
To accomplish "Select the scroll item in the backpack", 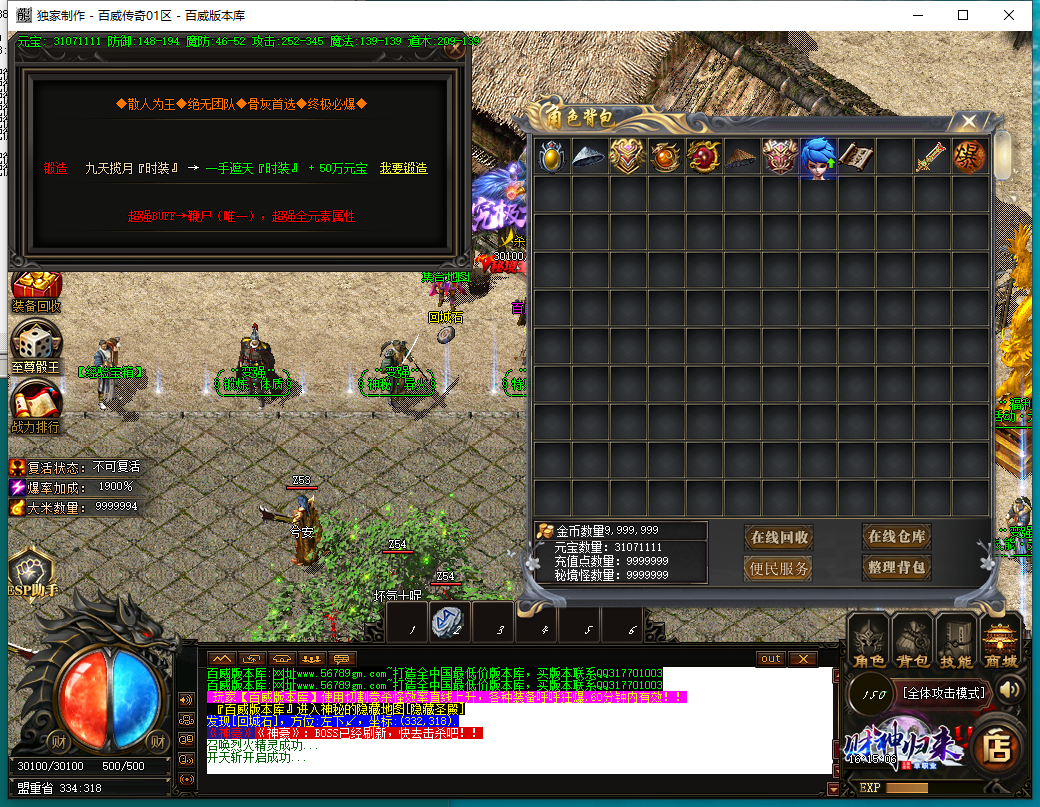I will (x=856, y=158).
